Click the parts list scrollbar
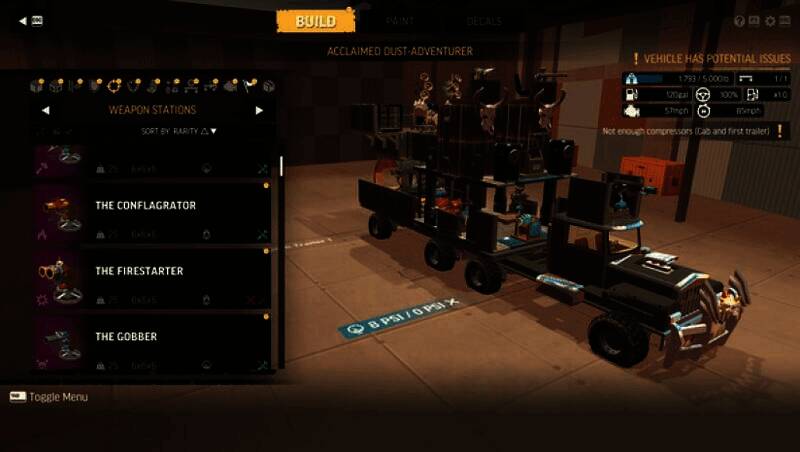 tap(281, 165)
